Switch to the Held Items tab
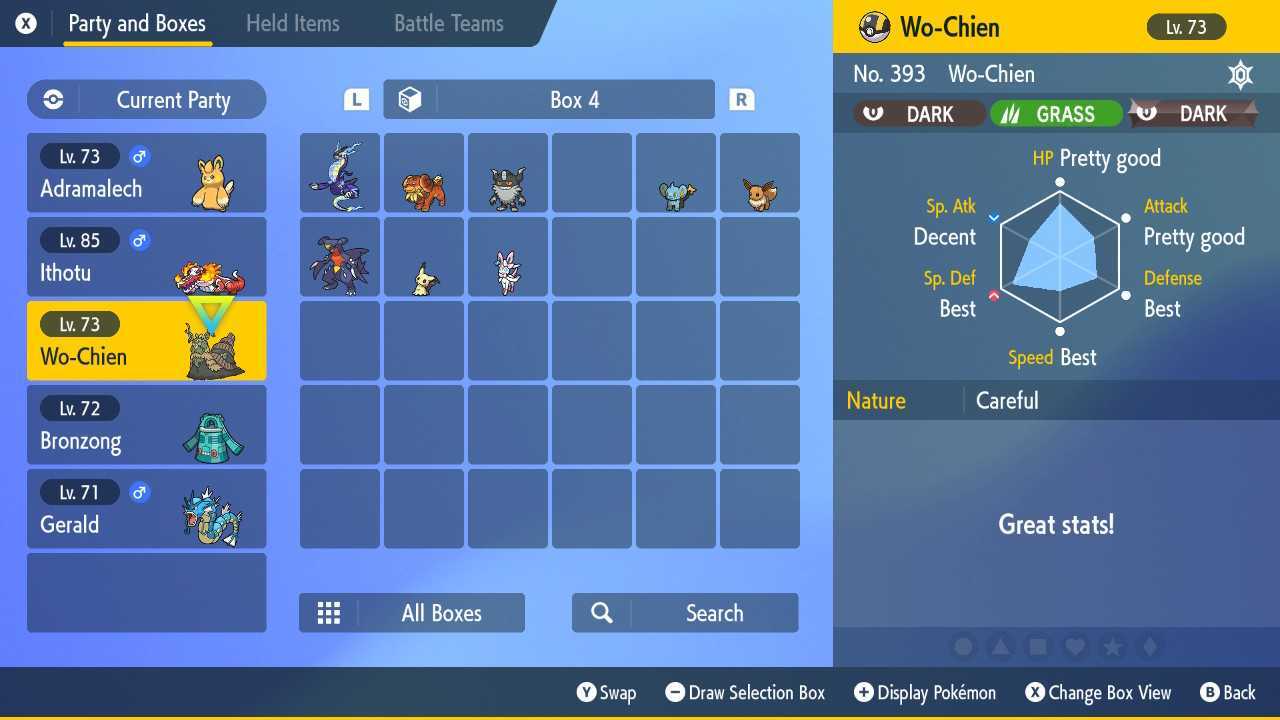This screenshot has width=1280, height=720. (293, 23)
